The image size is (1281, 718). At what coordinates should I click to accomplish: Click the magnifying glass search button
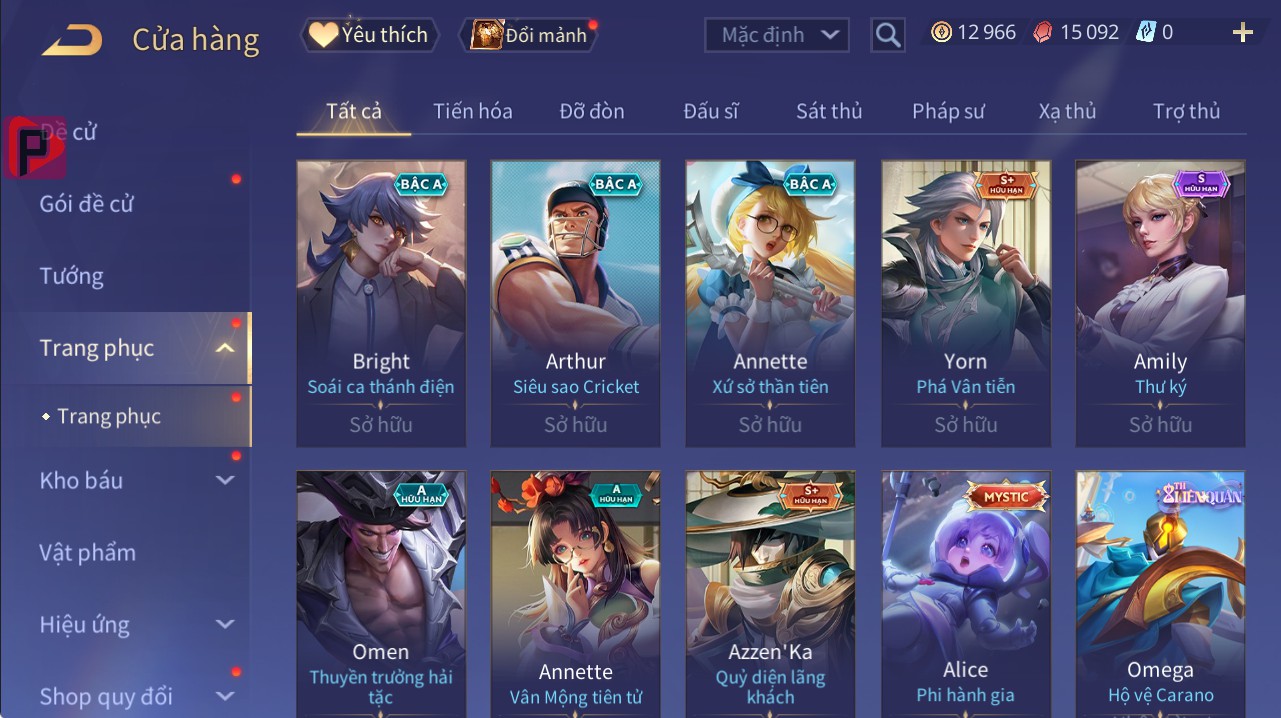[x=887, y=35]
